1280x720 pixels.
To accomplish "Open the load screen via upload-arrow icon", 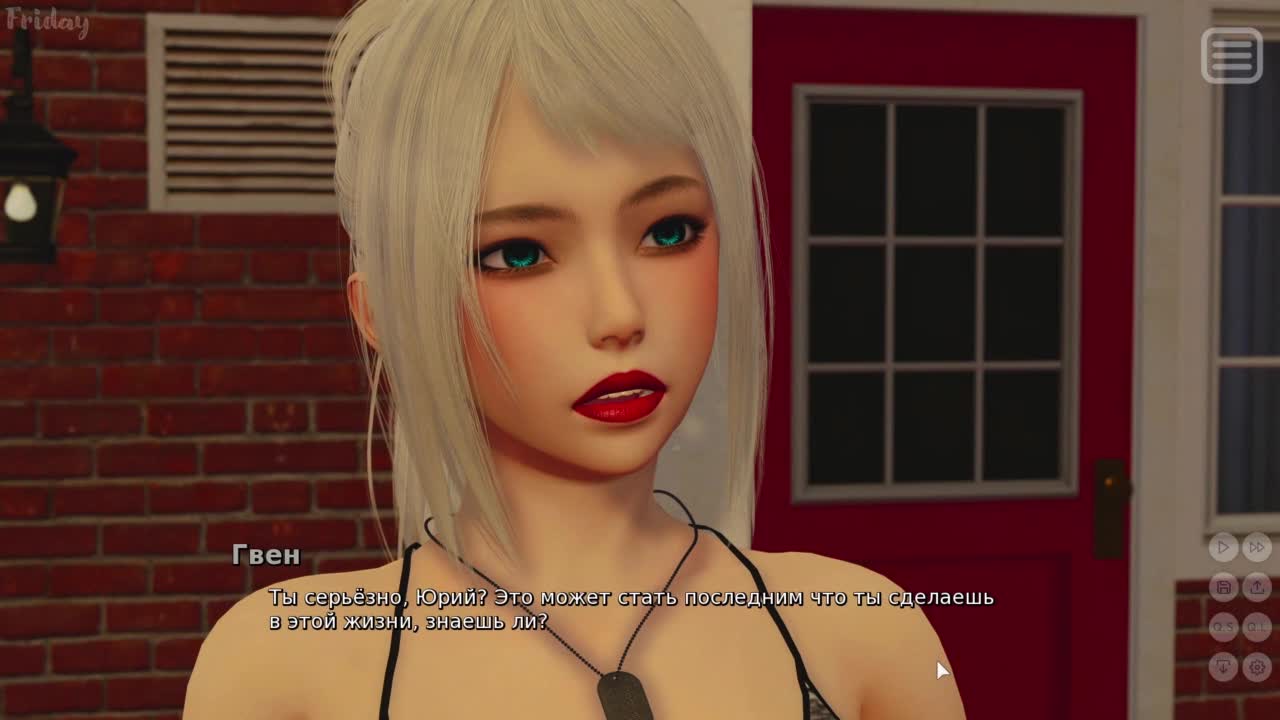I will pos(1257,587).
